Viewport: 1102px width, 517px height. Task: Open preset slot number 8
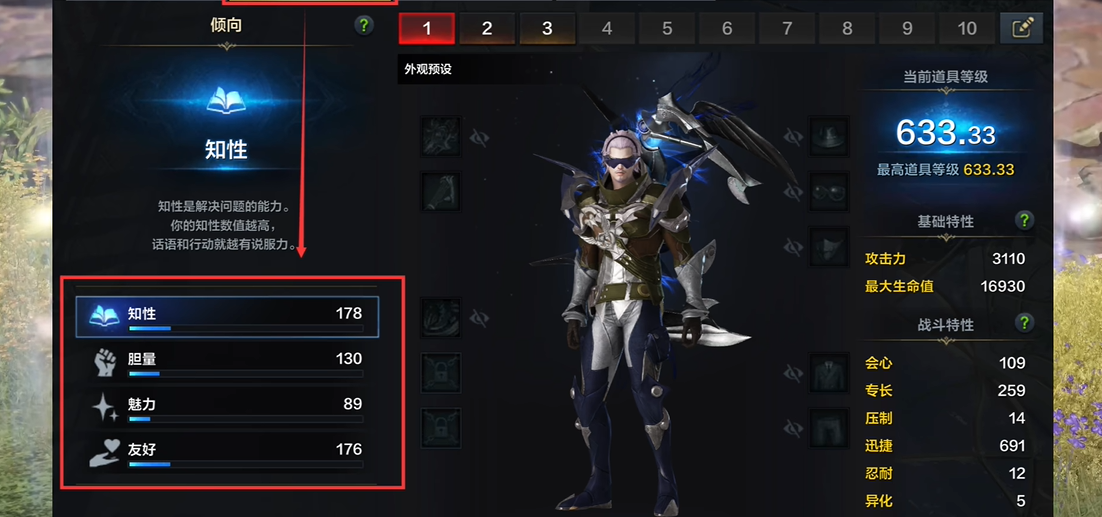(847, 28)
